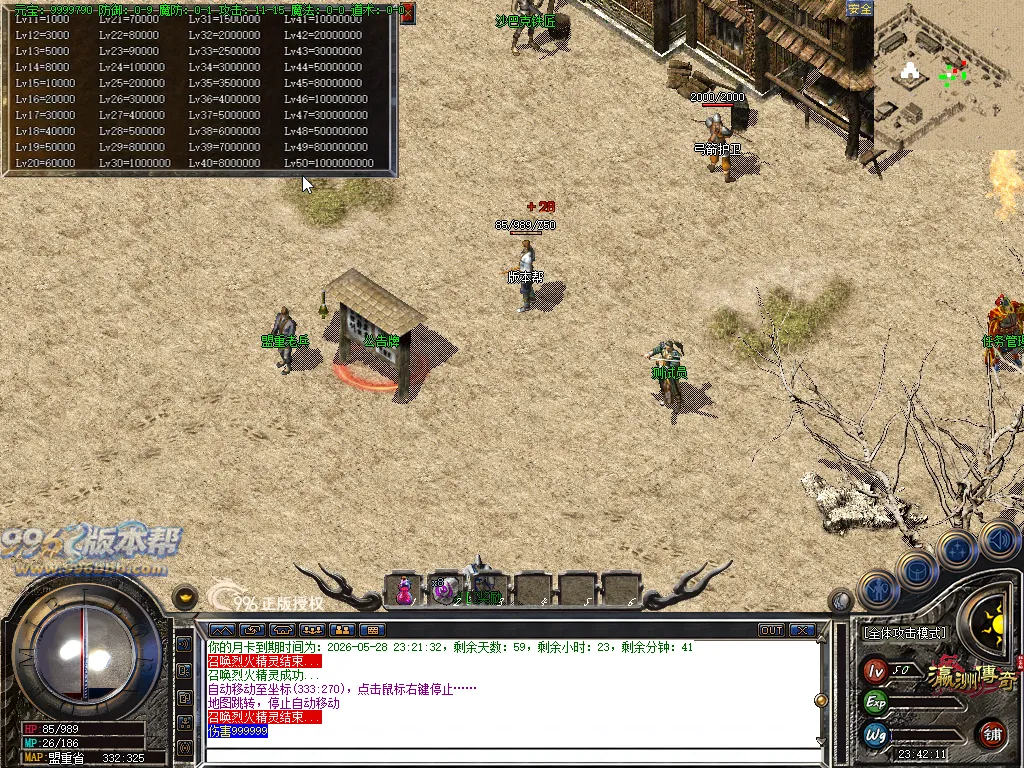Open the skills button with four stars

click(x=957, y=548)
